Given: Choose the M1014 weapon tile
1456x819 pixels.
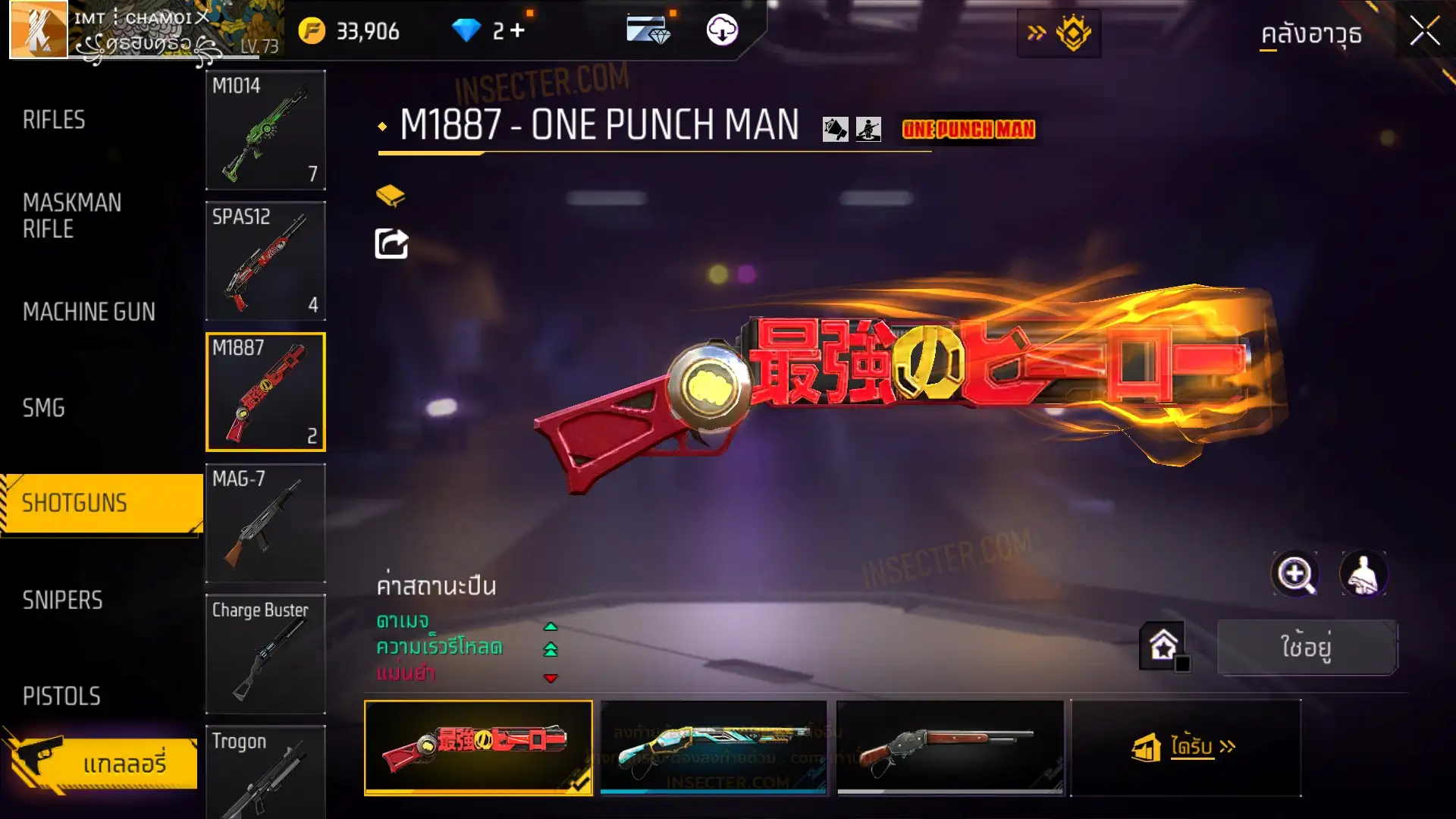Looking at the screenshot, I should 265,130.
